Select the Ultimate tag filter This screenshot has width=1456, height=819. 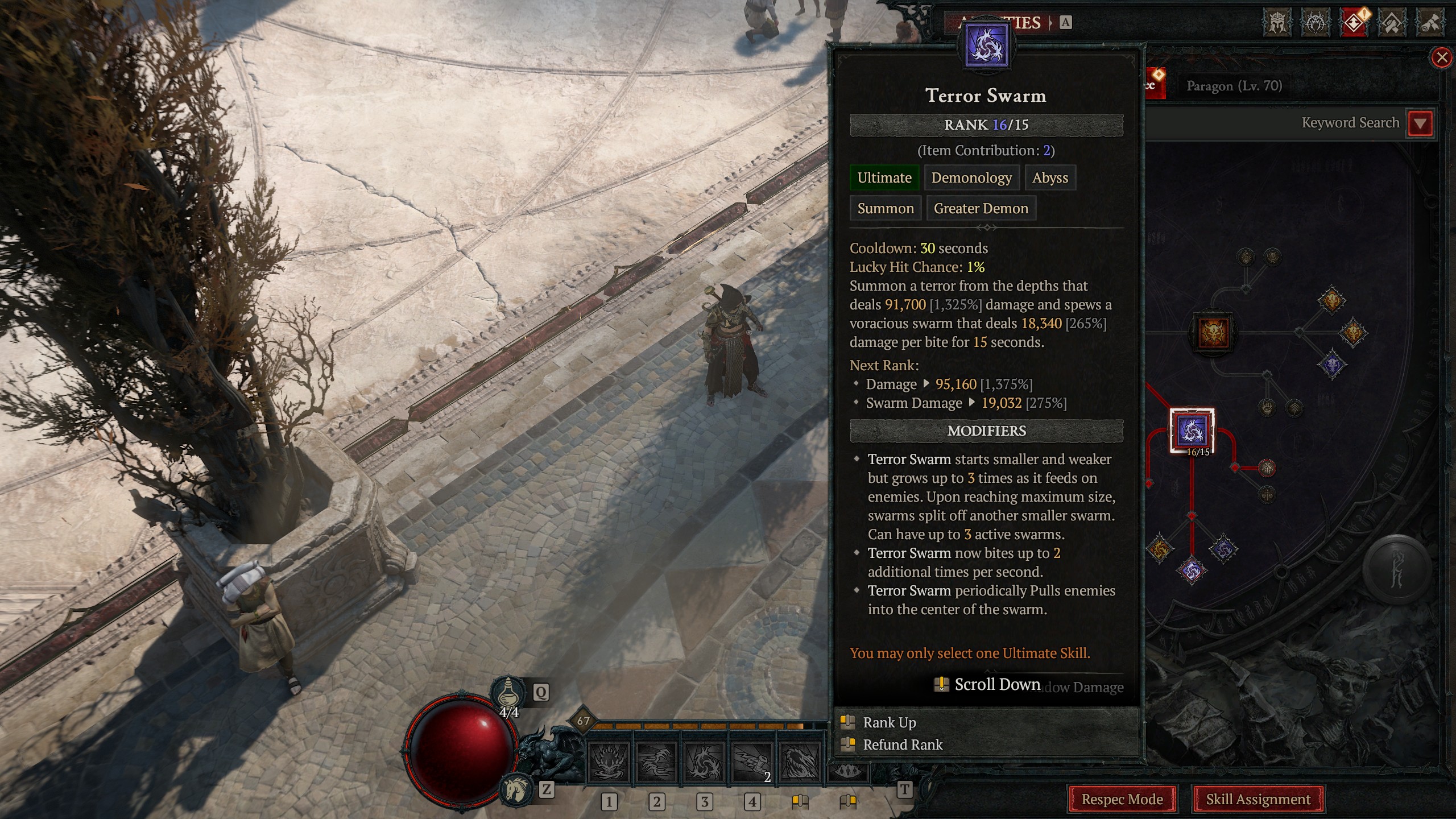pos(883,177)
